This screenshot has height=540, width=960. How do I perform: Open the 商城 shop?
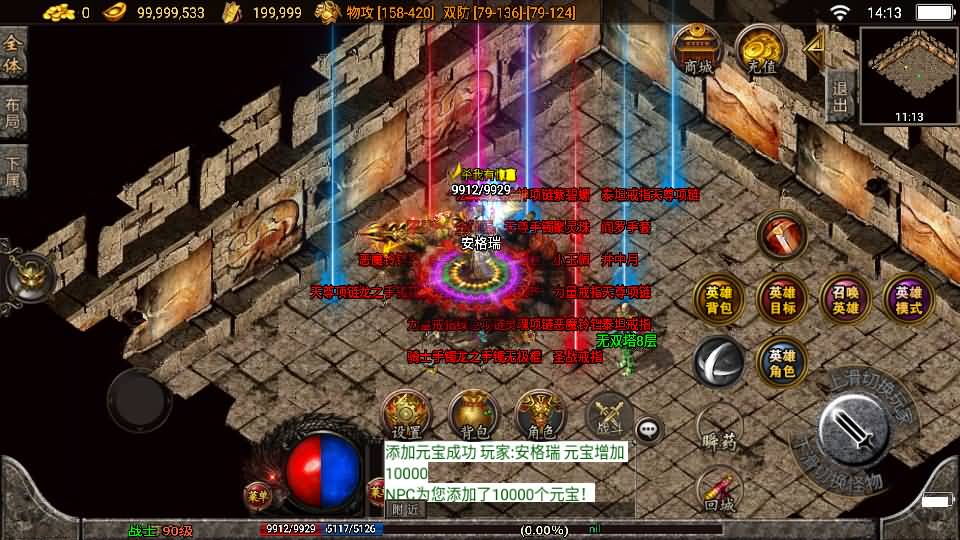698,48
